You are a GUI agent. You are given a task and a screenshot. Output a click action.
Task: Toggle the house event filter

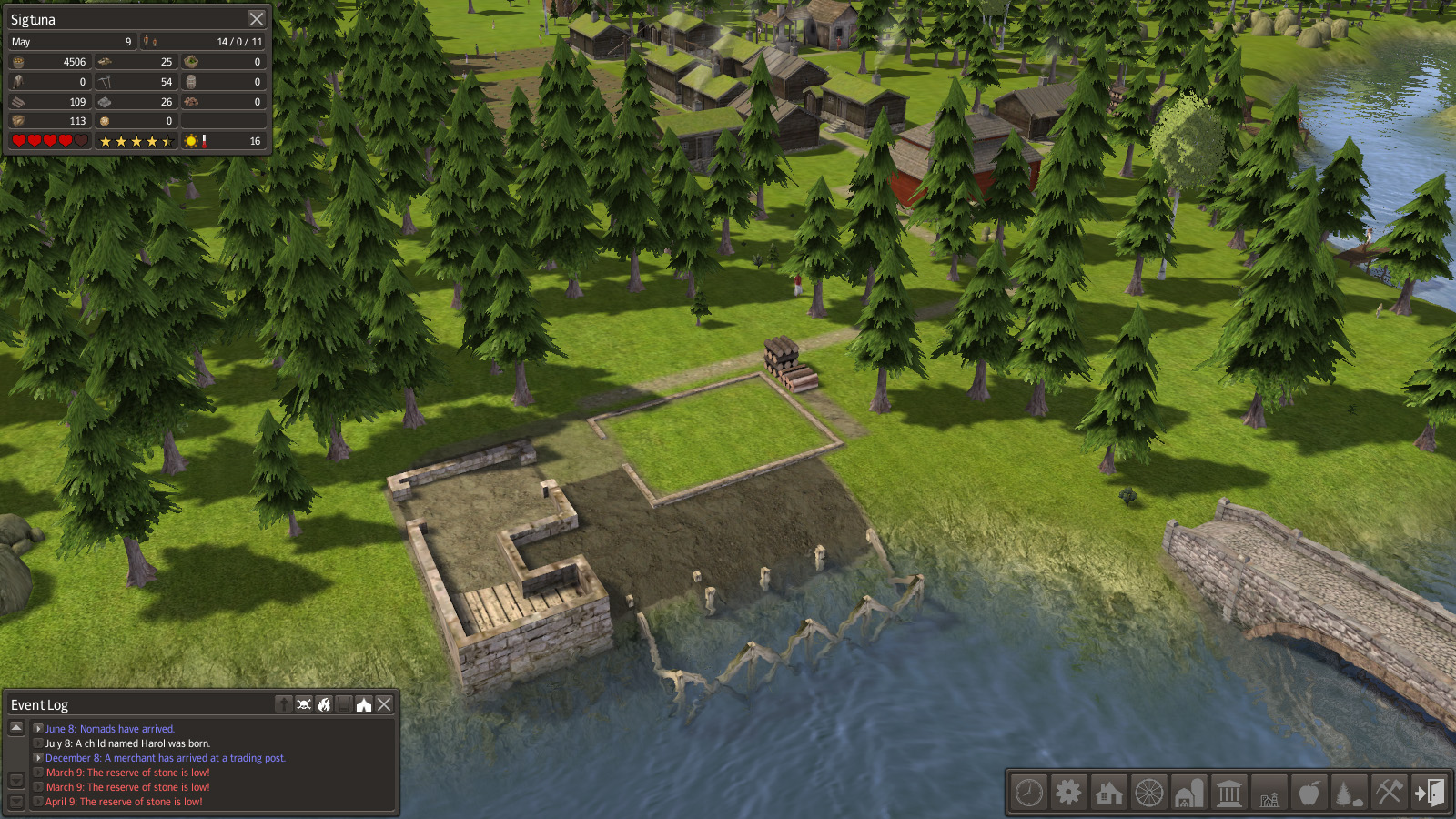point(364,704)
